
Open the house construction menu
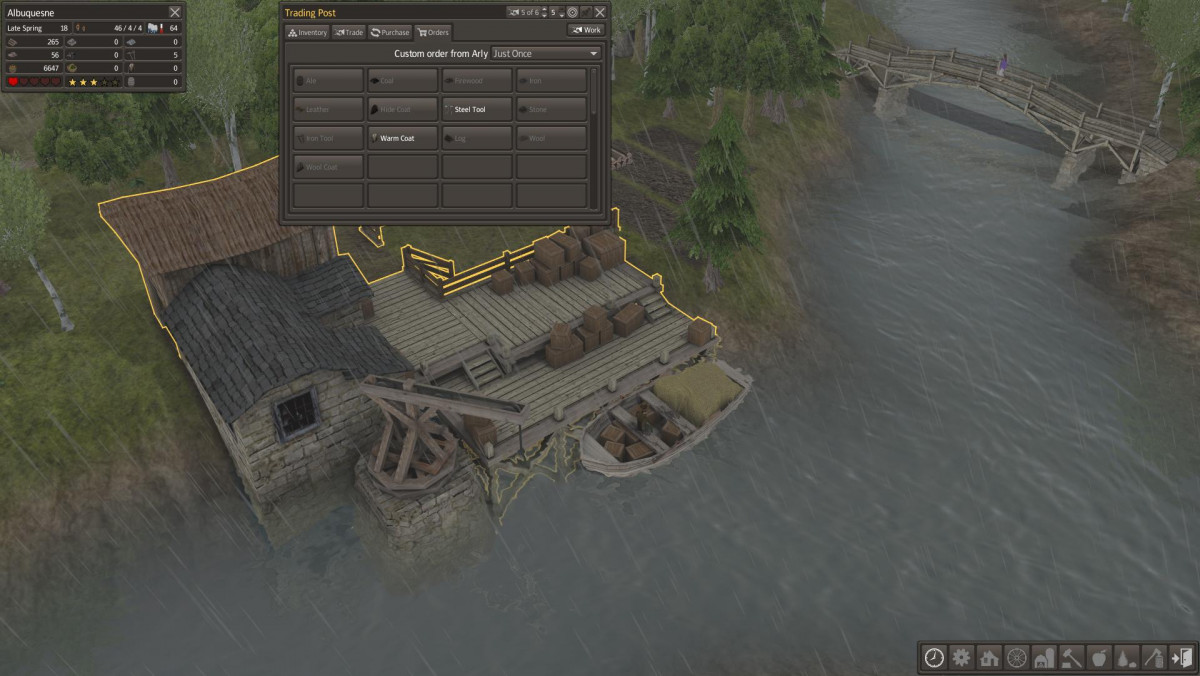(990, 657)
